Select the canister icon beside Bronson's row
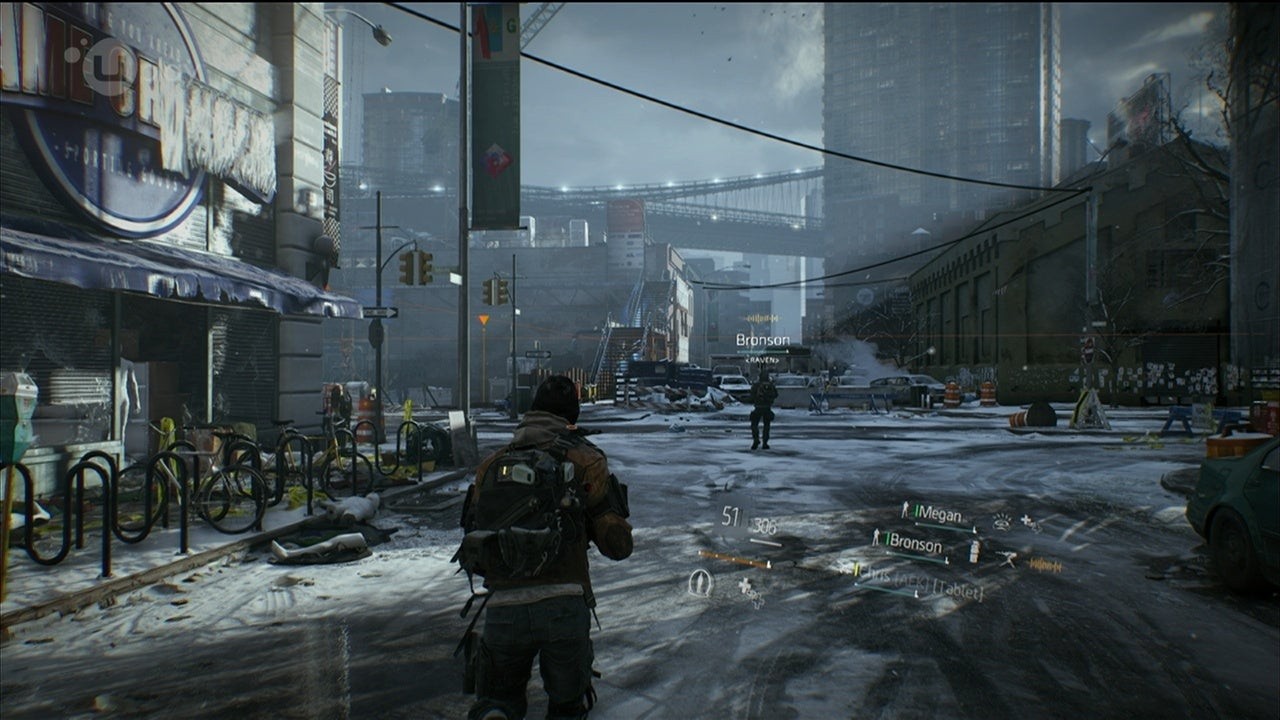 click(974, 551)
